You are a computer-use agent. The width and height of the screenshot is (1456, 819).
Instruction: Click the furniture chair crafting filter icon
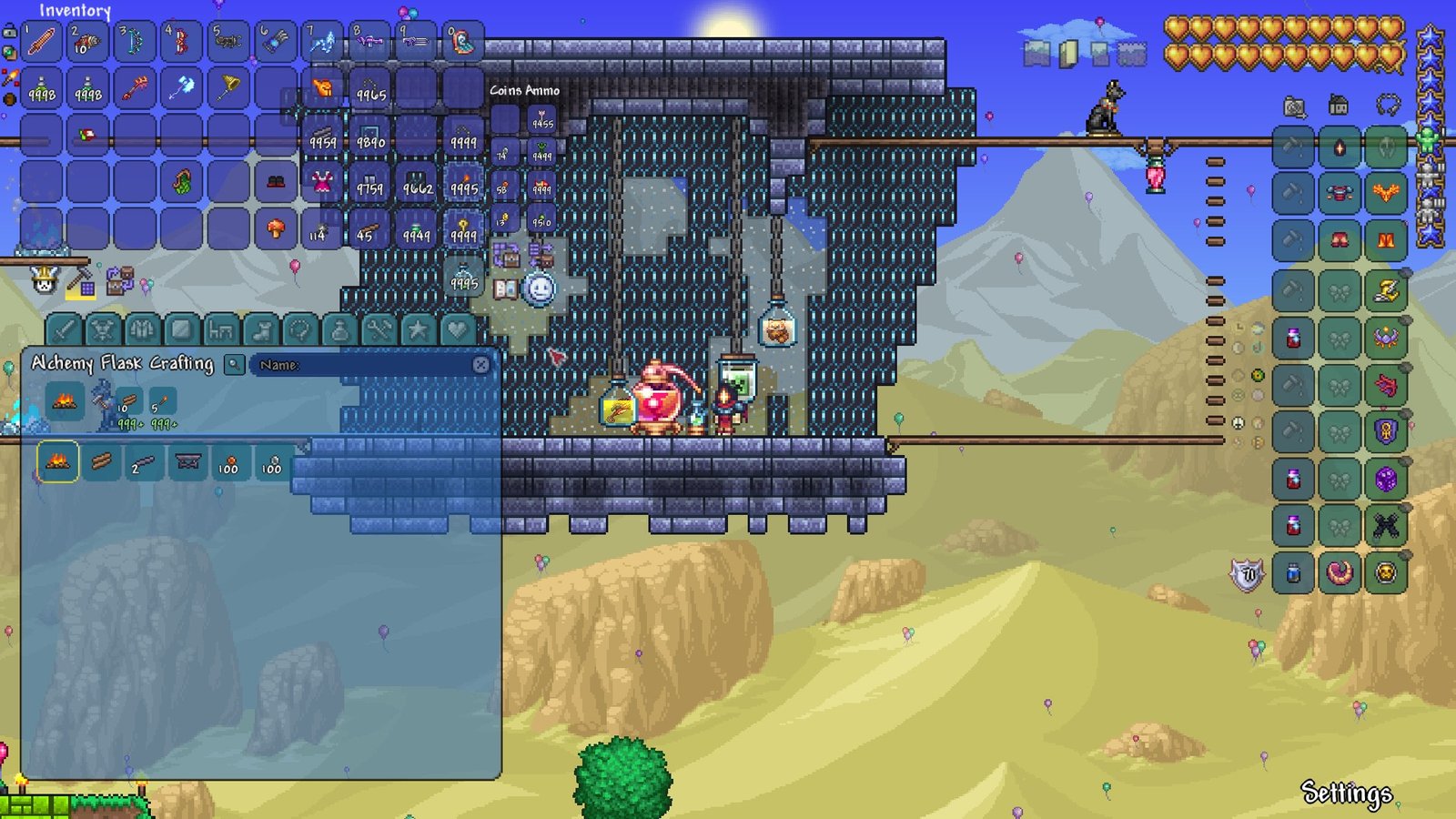point(219,329)
